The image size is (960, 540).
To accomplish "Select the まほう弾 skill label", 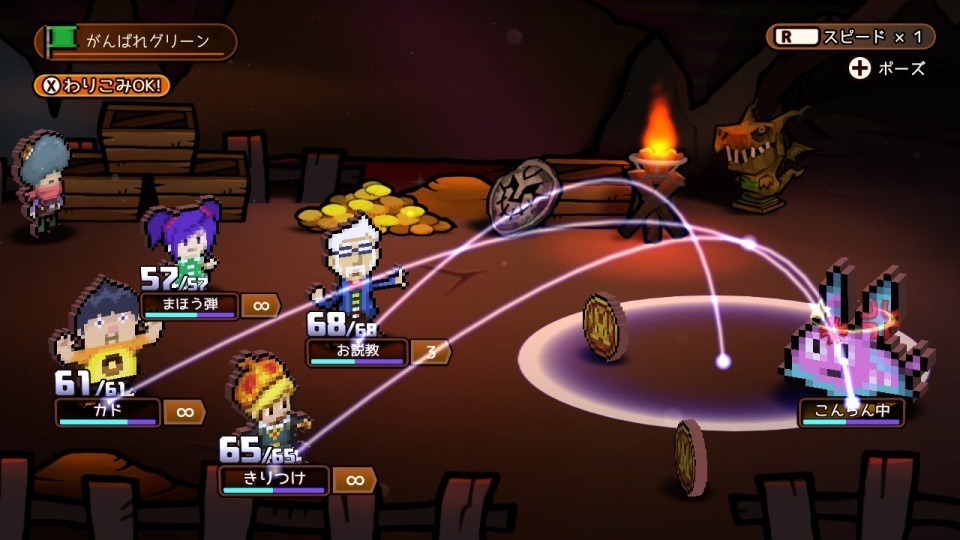I will pos(189,305).
